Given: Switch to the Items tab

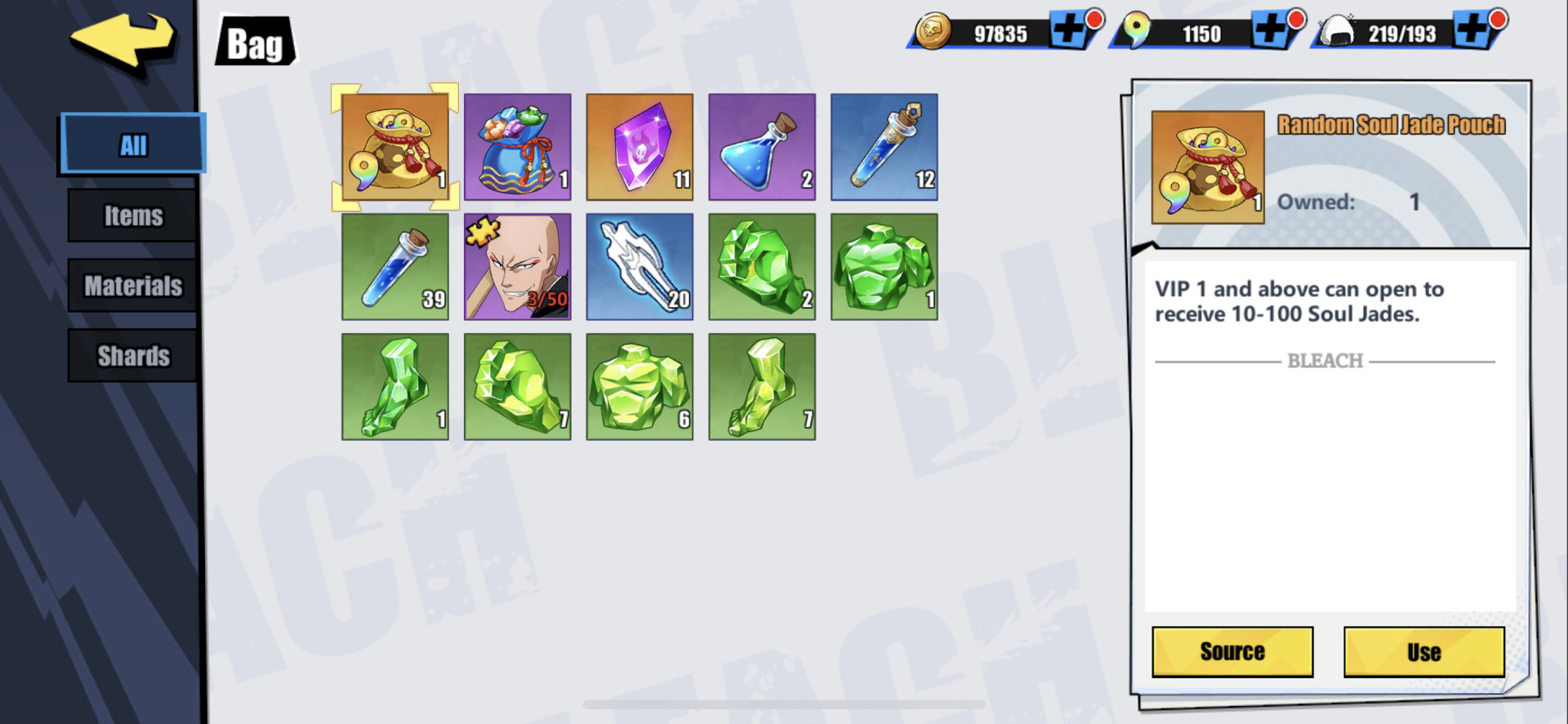Looking at the screenshot, I should pyautogui.click(x=131, y=215).
